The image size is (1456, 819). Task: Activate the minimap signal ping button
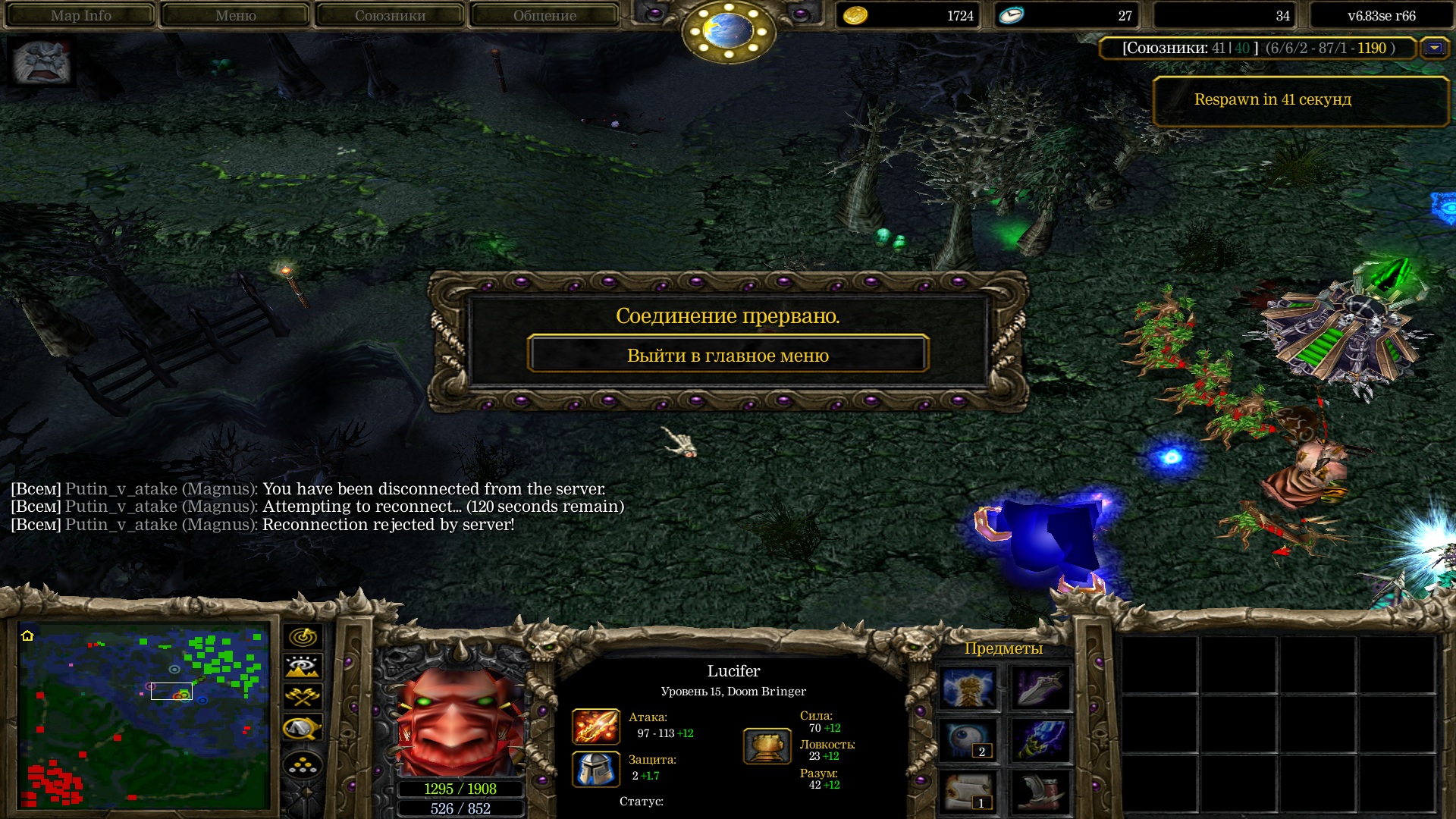tap(303, 637)
